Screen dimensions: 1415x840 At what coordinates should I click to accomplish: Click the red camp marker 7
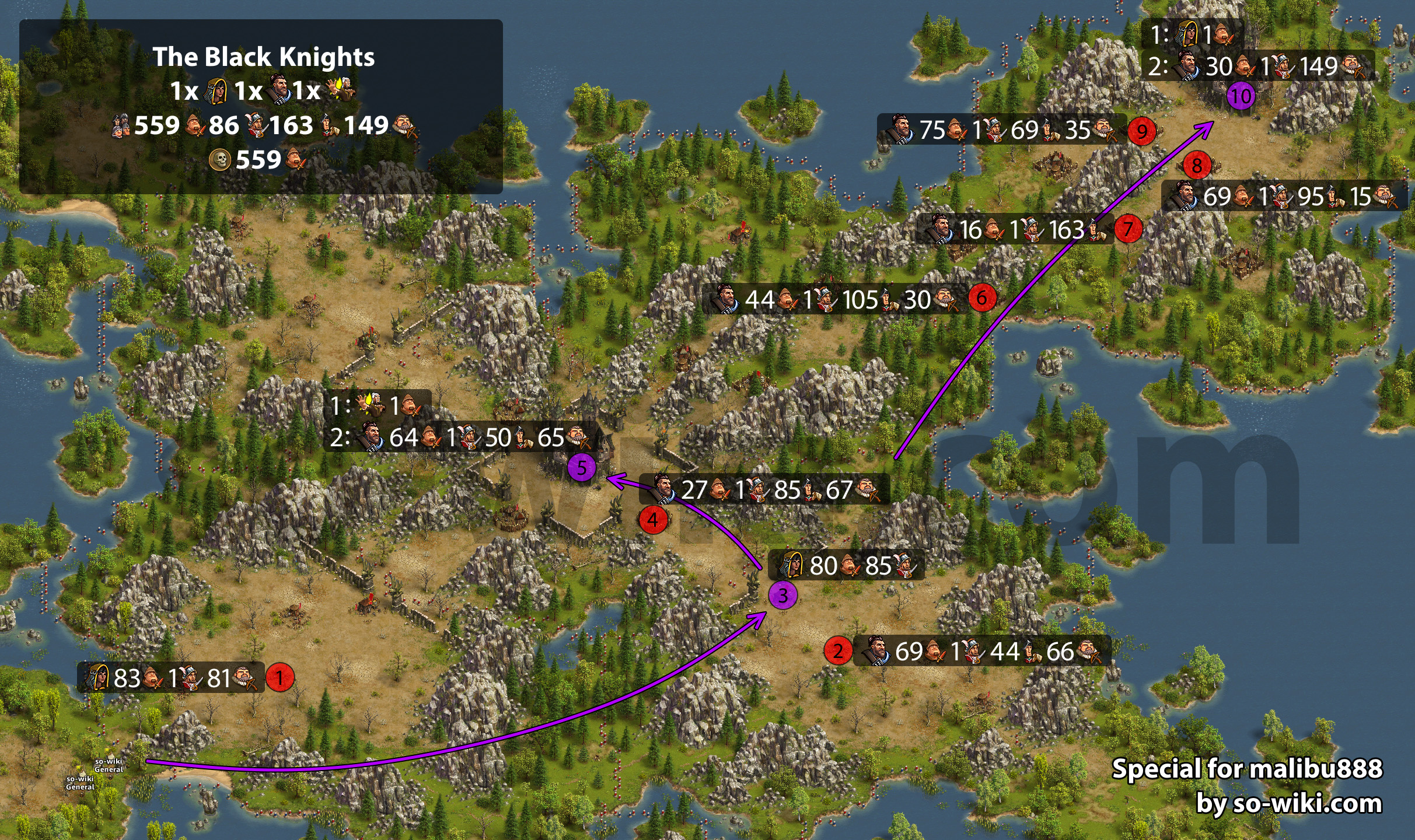tap(1128, 228)
